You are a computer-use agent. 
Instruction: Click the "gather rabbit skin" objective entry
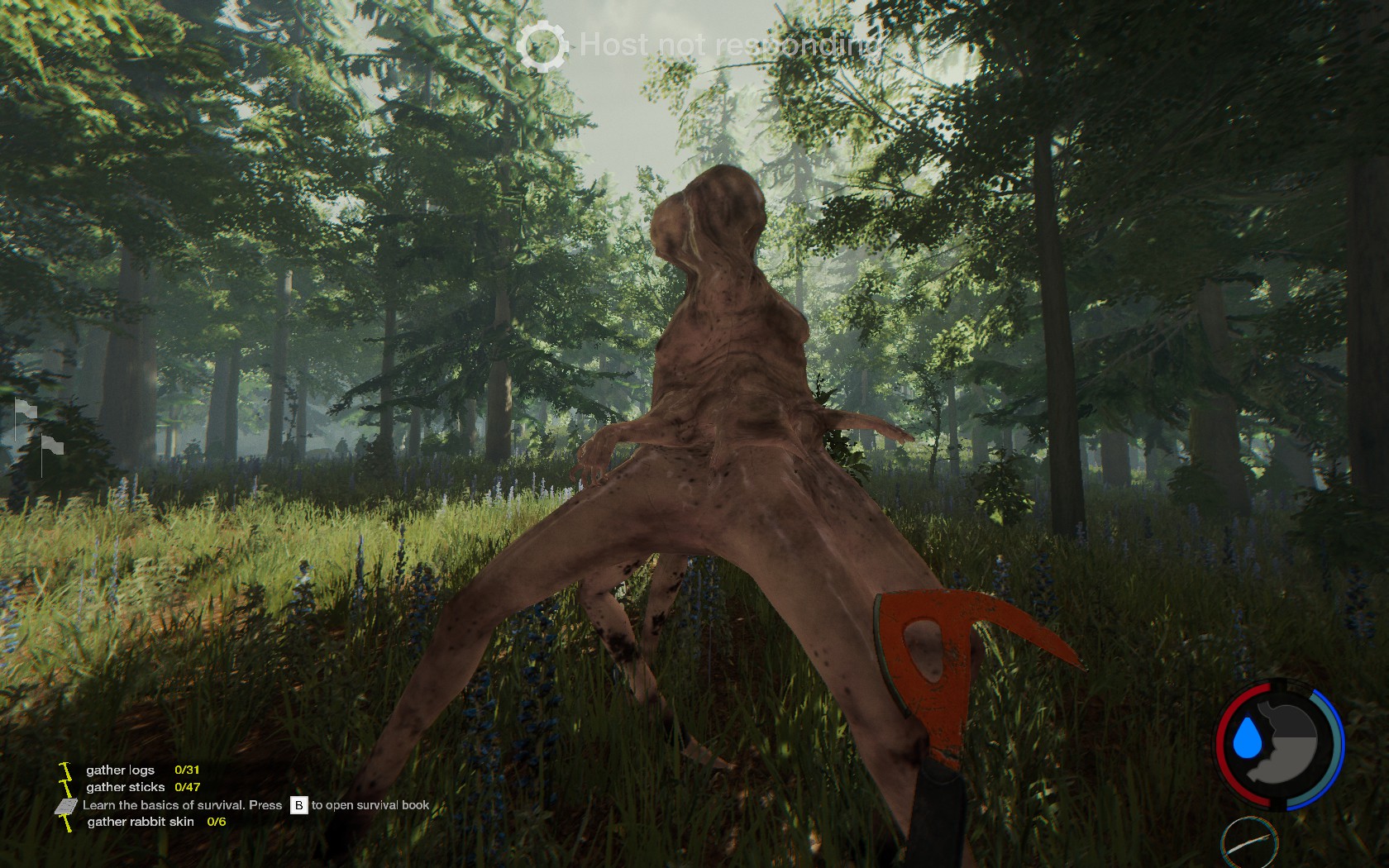pos(141,822)
